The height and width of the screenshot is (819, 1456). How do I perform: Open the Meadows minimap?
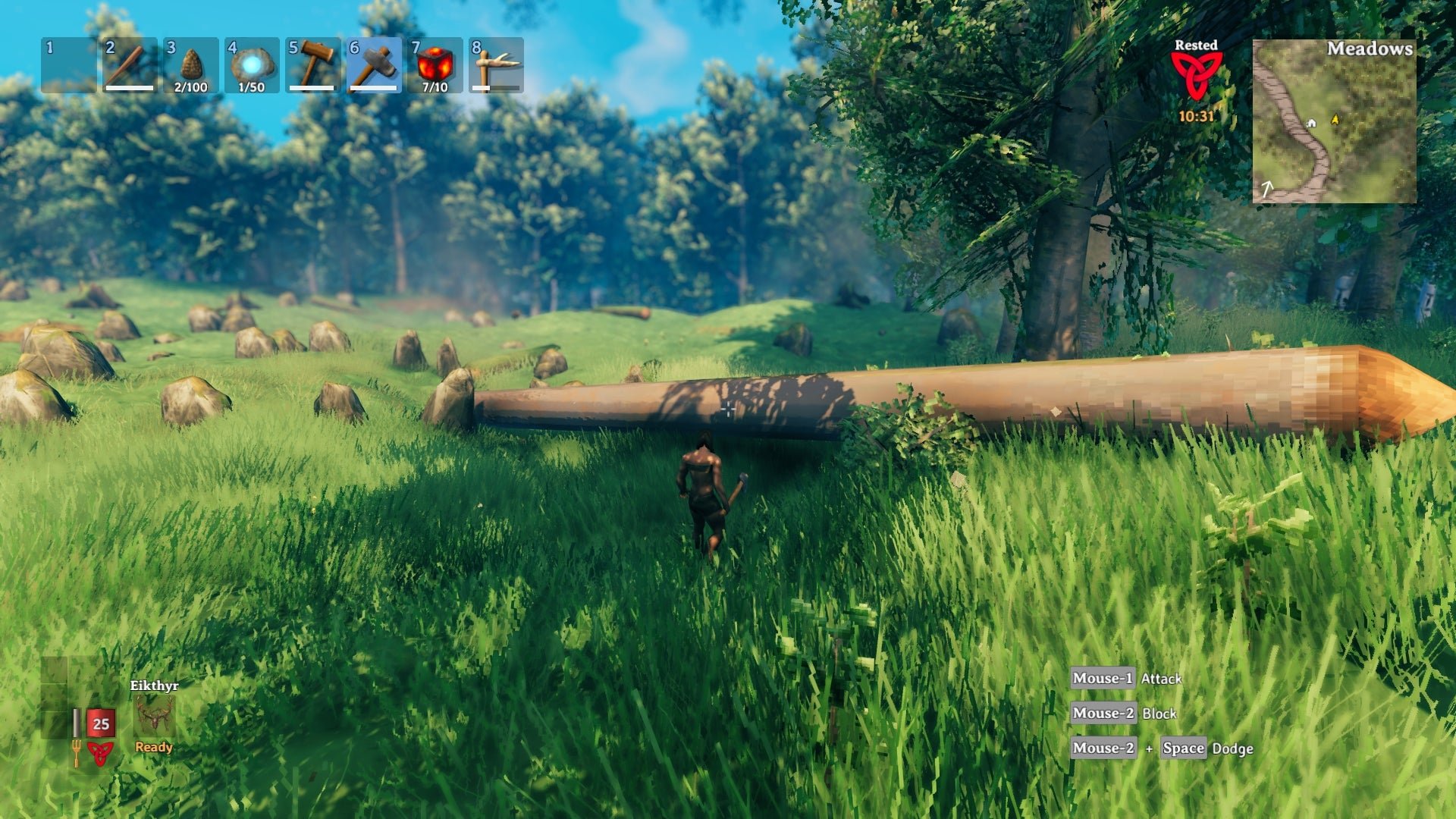pyautogui.click(x=1334, y=121)
